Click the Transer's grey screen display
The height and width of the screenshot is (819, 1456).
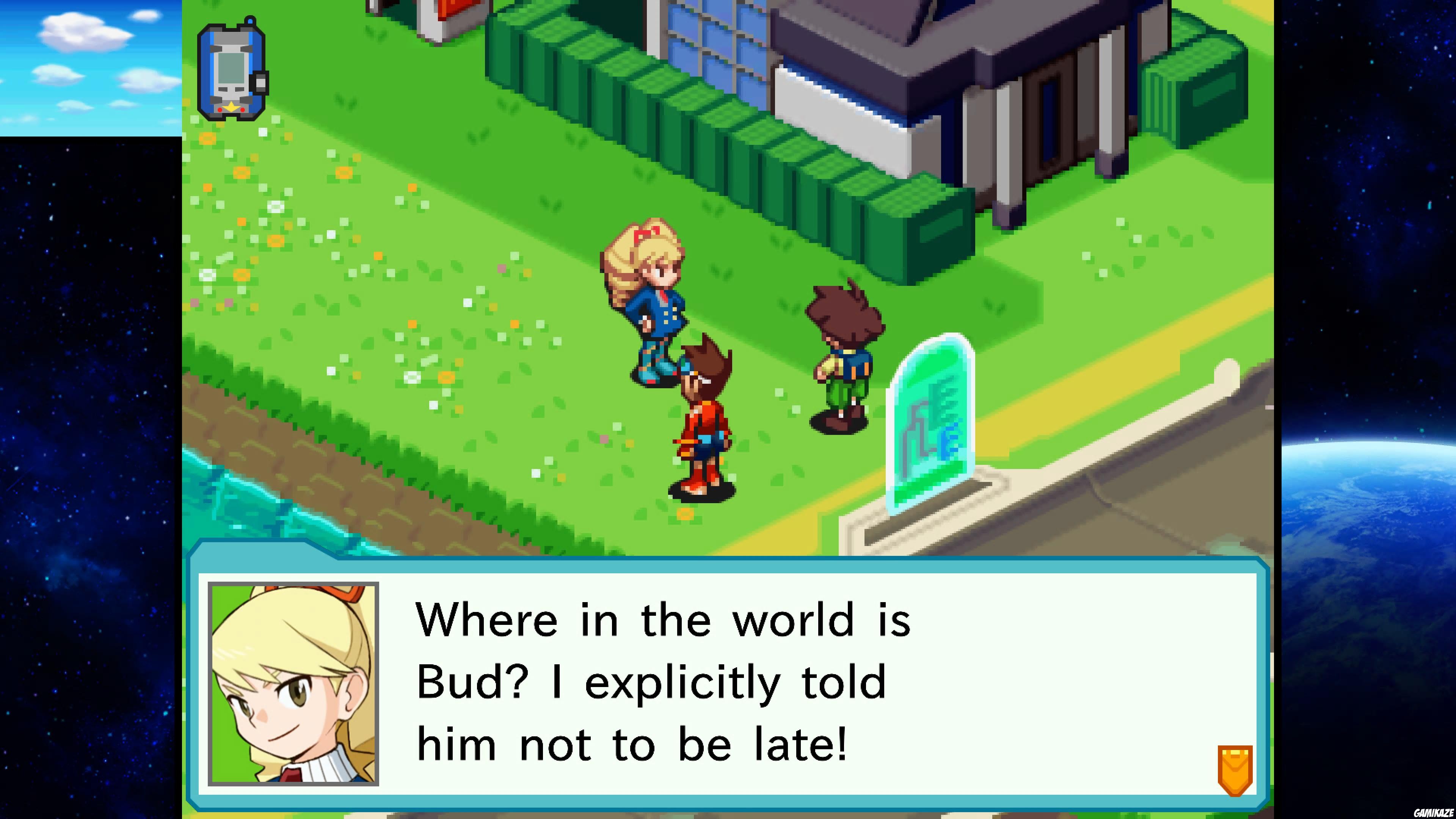(231, 68)
